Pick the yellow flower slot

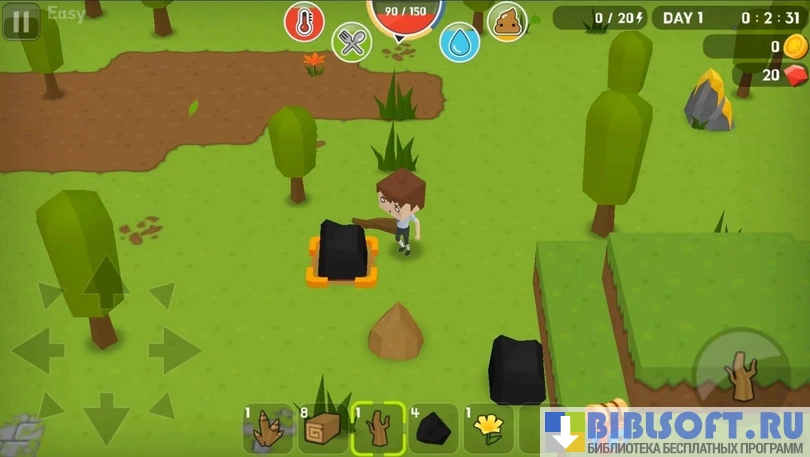[x=489, y=428]
